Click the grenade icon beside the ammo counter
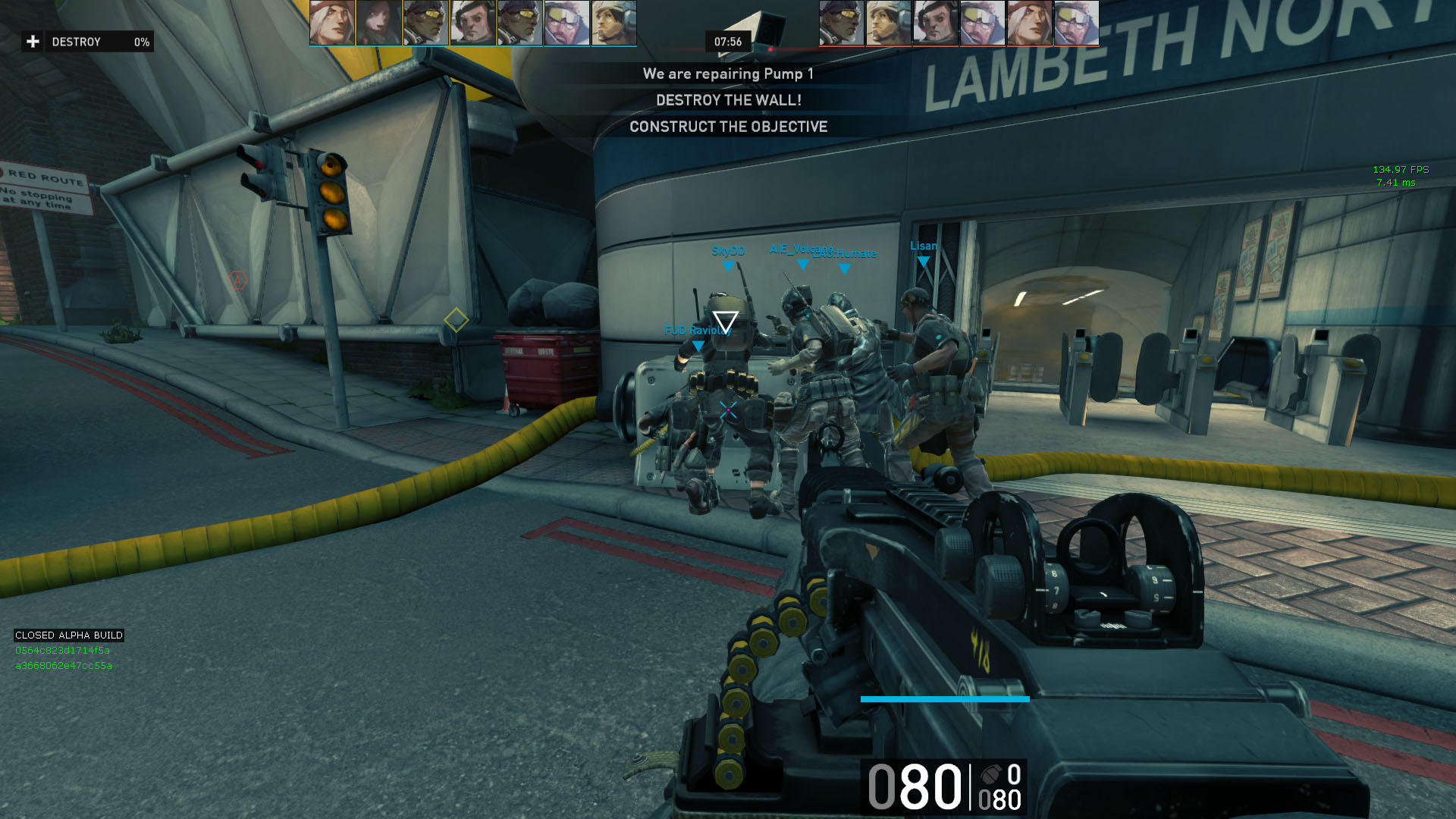Image resolution: width=1456 pixels, height=819 pixels. click(x=991, y=775)
